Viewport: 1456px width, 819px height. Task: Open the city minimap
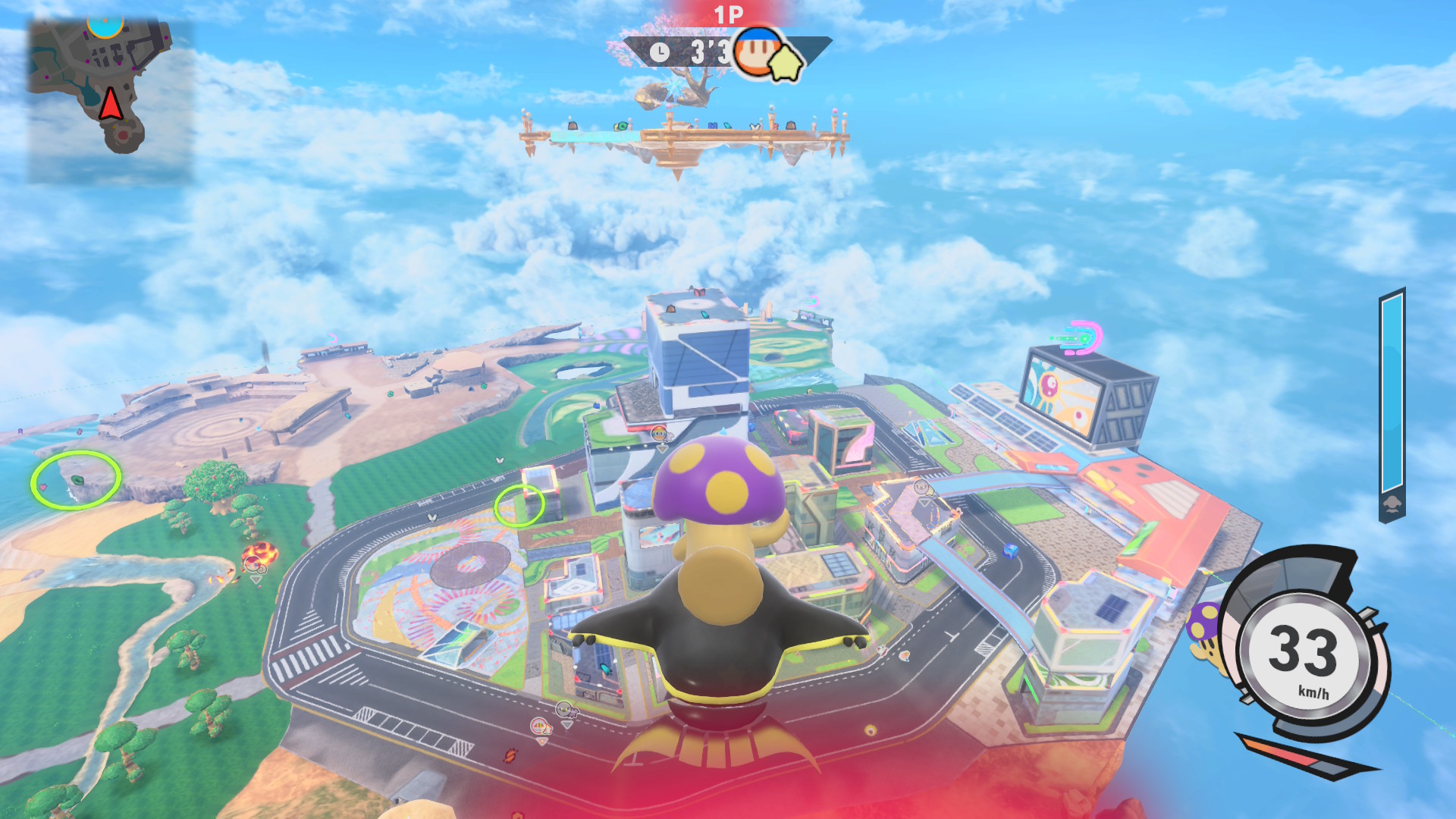(110, 99)
